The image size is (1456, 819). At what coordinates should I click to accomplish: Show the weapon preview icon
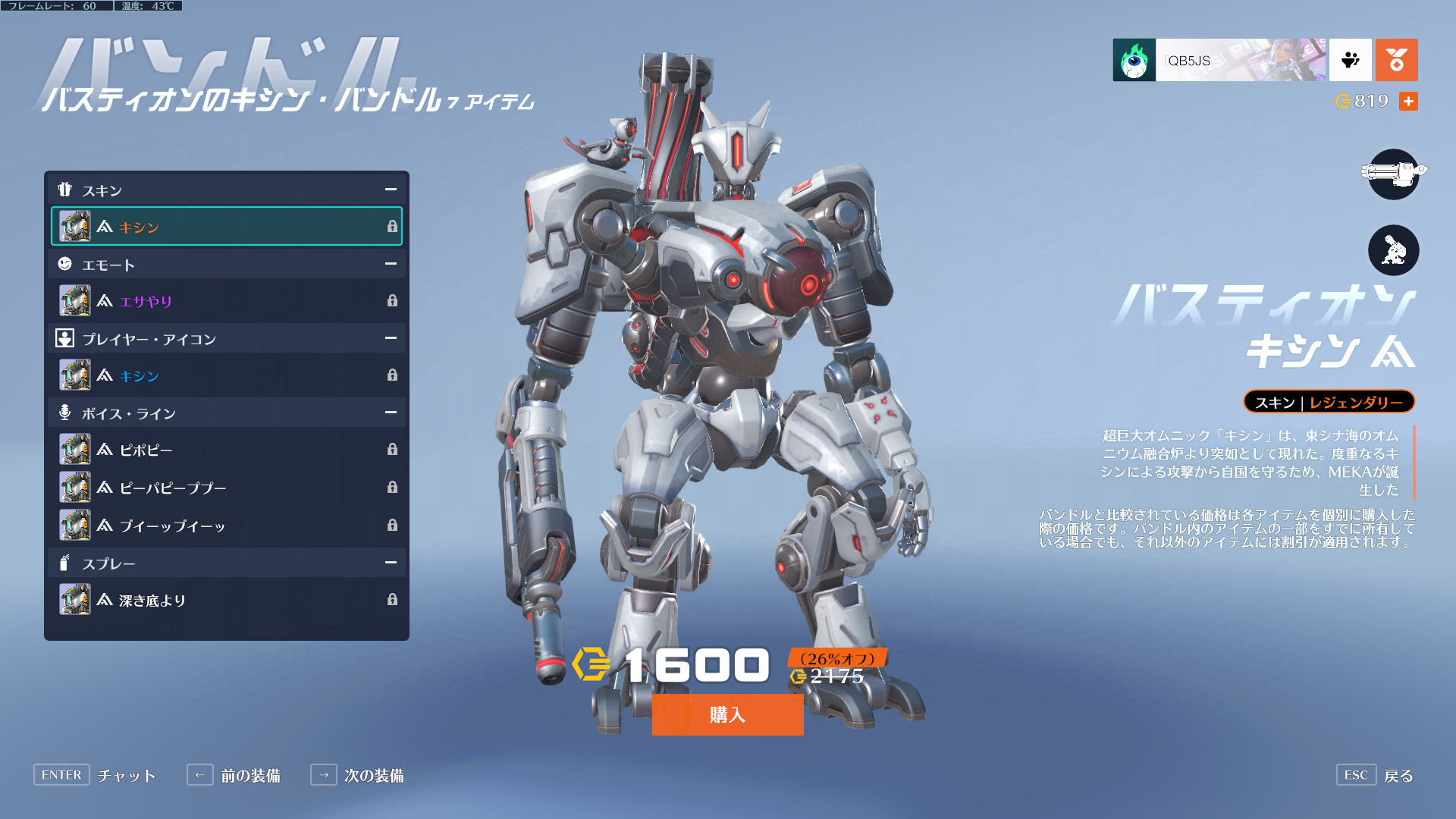click(x=1393, y=174)
